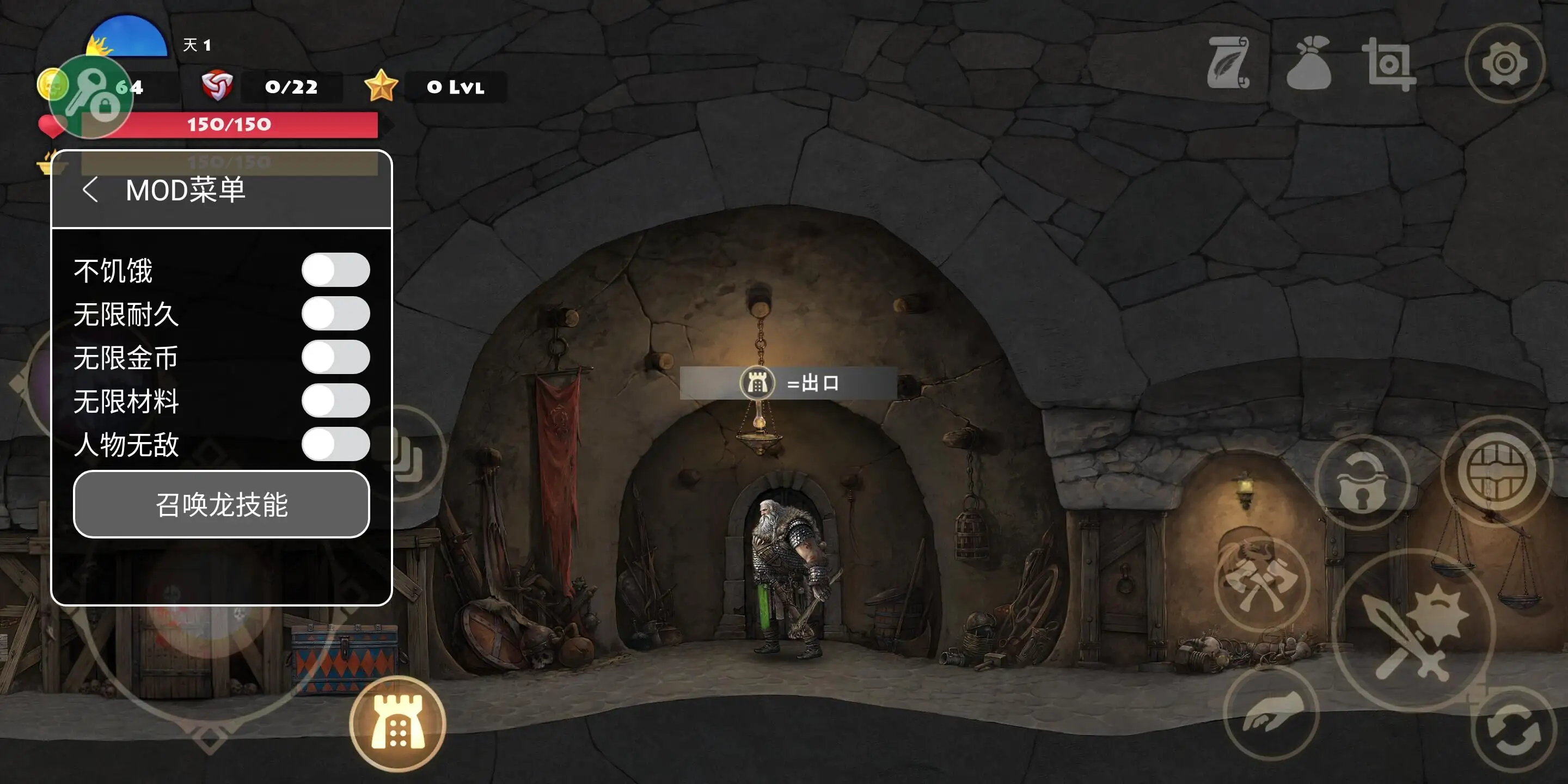1568x784 pixels.
Task: Enable the 无限耐久 toggle
Action: [335, 314]
